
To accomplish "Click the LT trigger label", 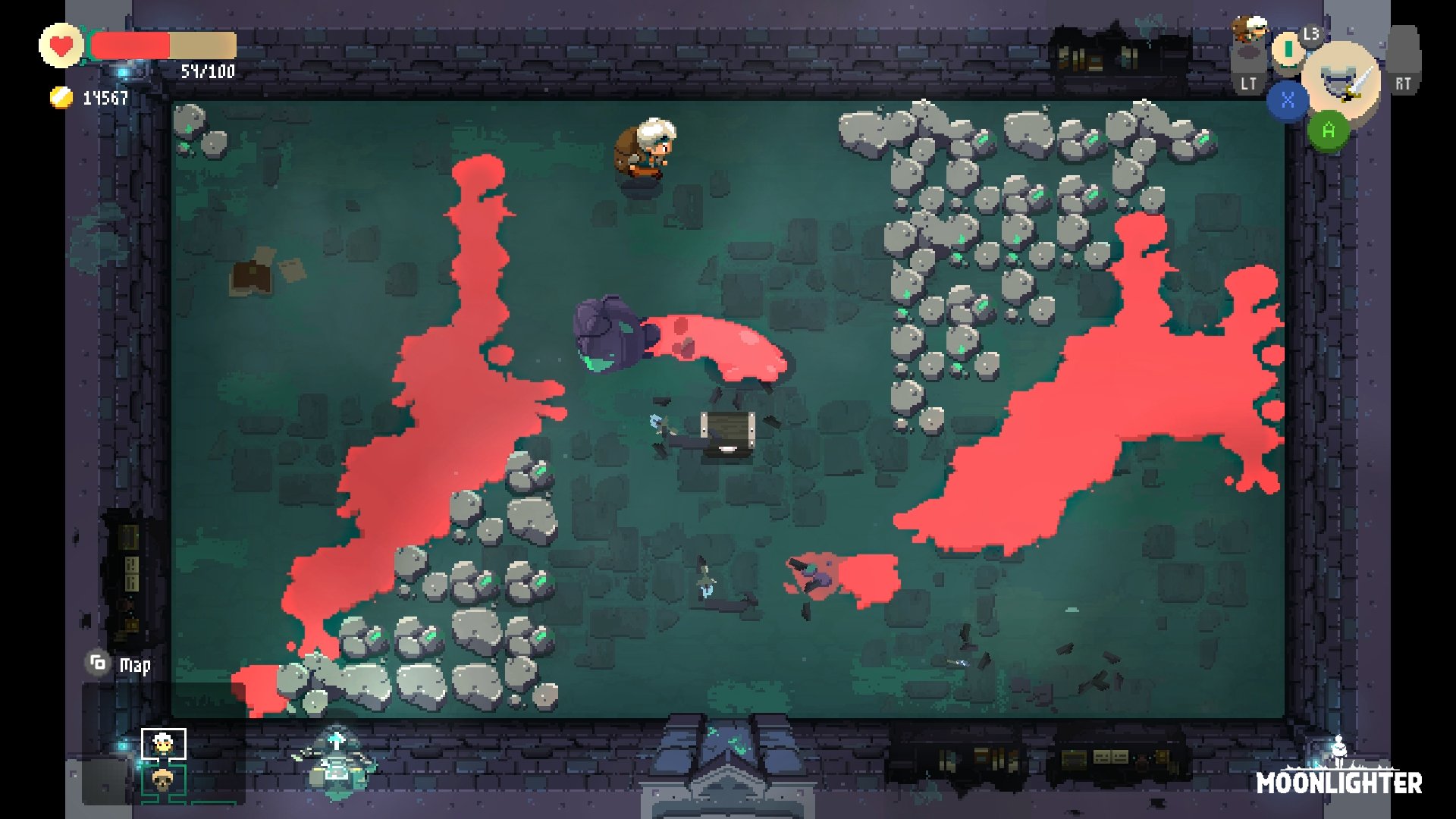I will pos(1248,81).
